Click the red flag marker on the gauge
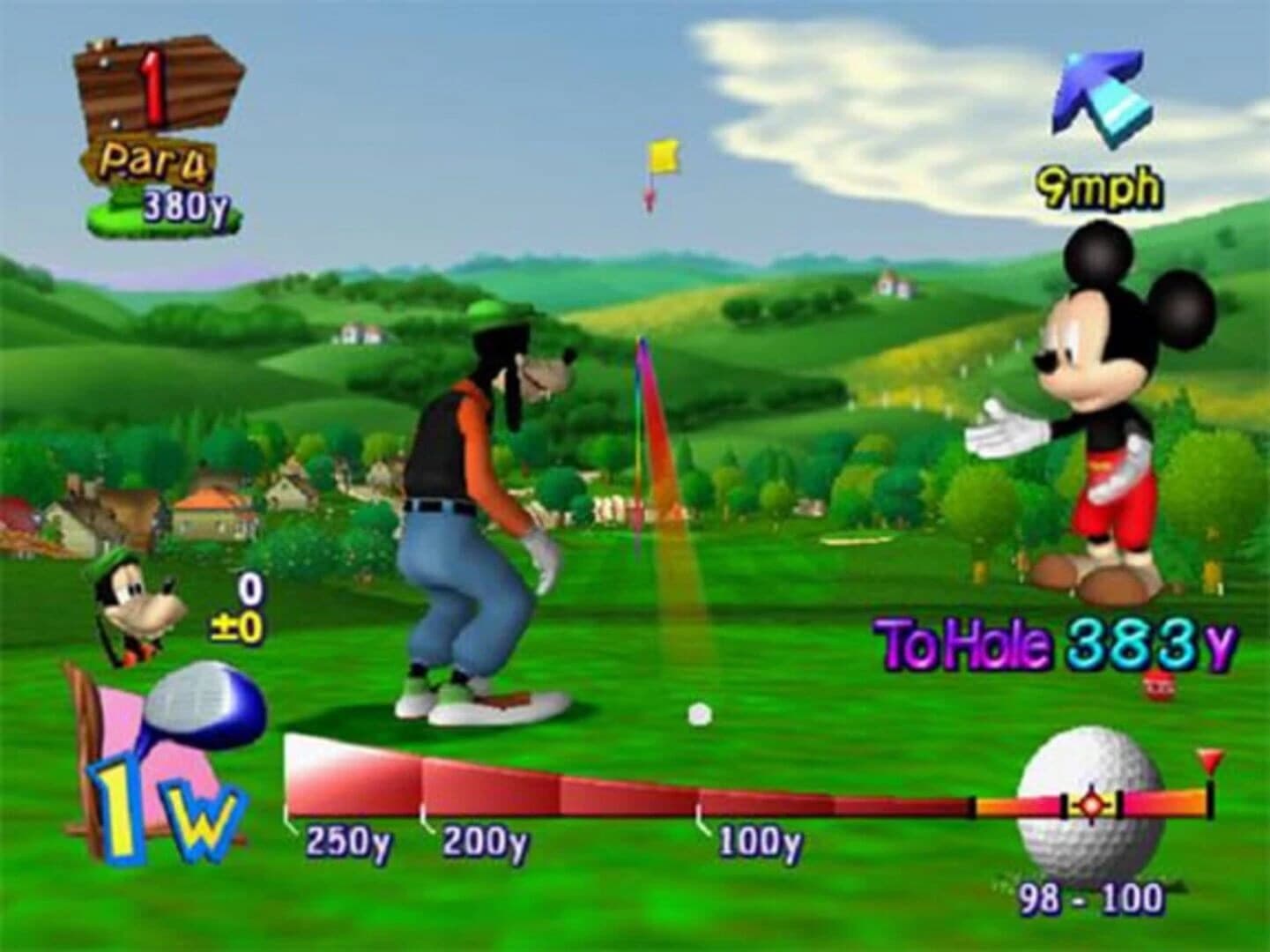This screenshot has height=952, width=1270. coord(1209,758)
